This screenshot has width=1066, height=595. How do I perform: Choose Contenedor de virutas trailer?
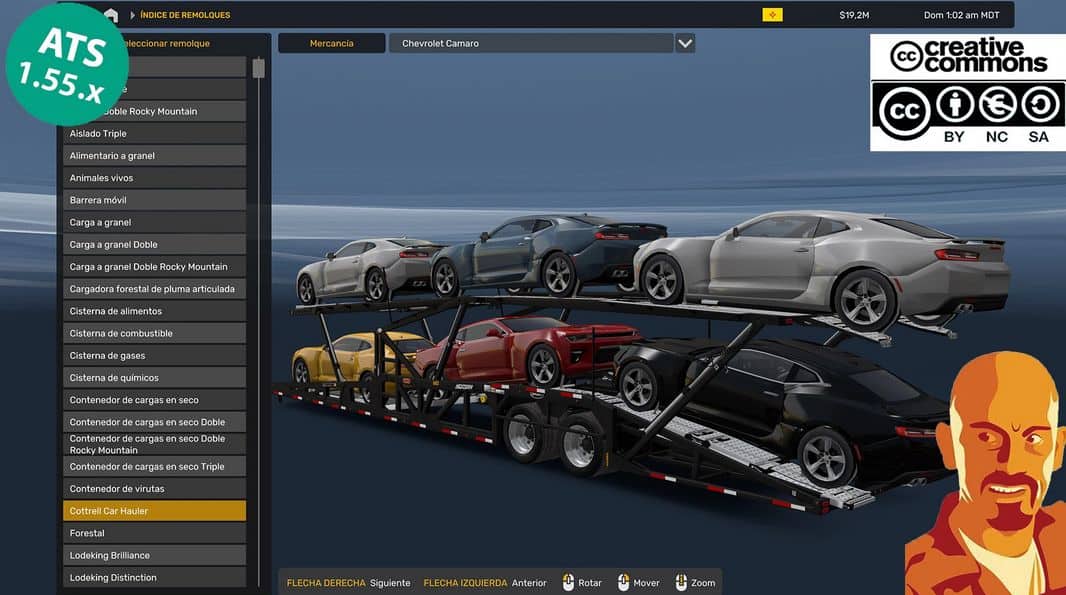154,489
